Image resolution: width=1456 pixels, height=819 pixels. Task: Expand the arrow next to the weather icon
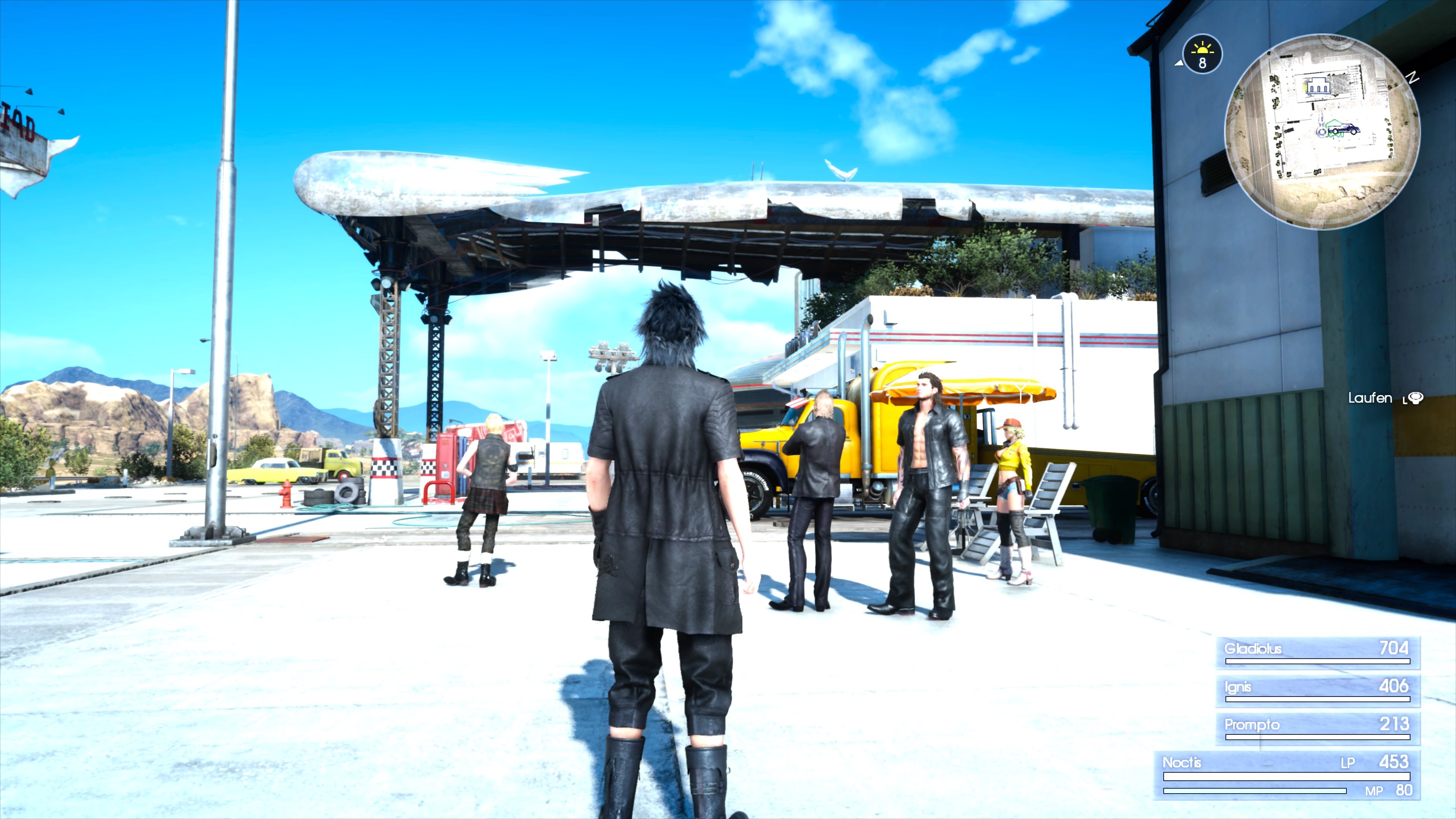coord(1179,63)
